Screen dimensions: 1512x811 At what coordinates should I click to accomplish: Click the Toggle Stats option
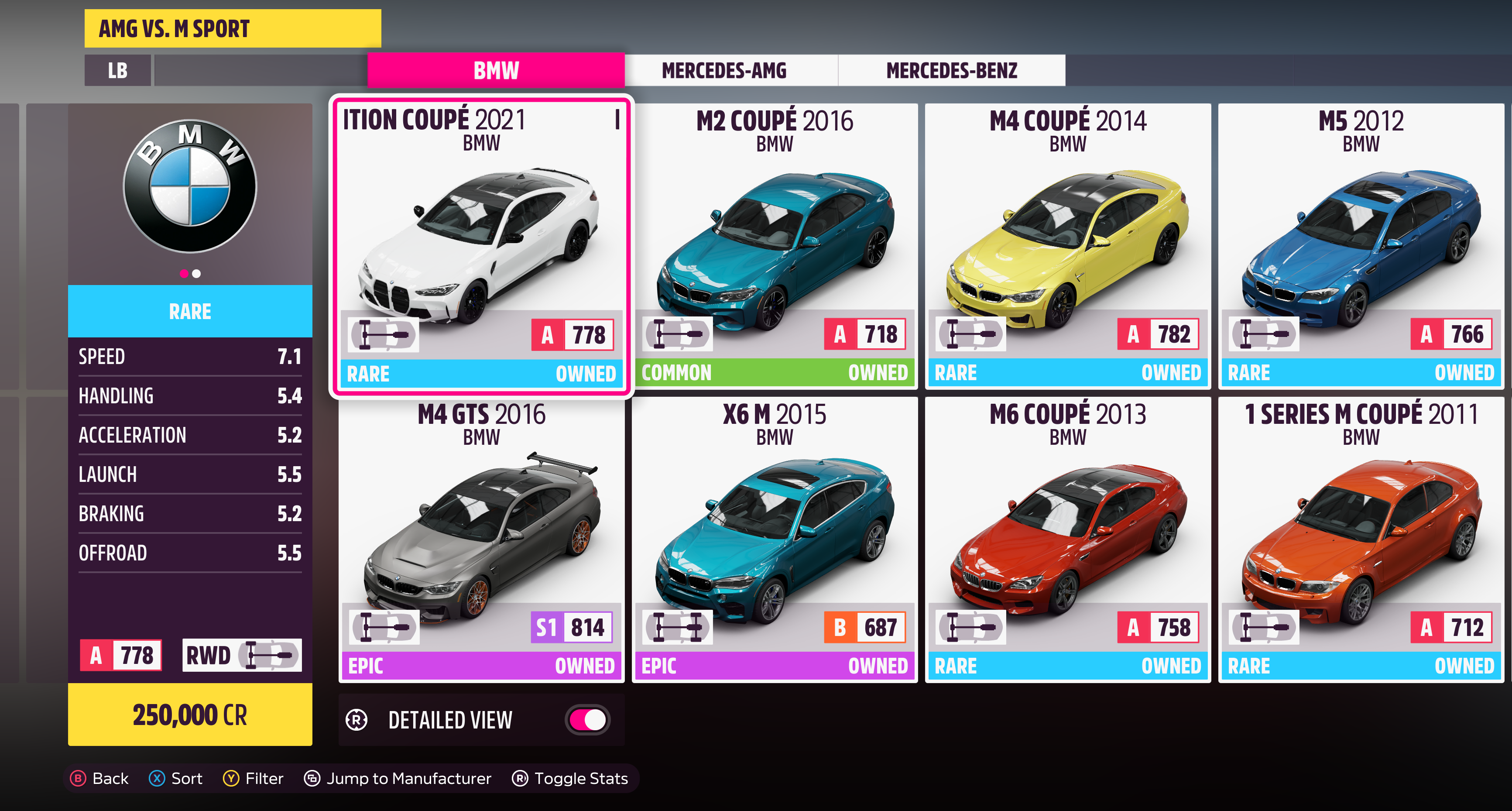point(570,778)
